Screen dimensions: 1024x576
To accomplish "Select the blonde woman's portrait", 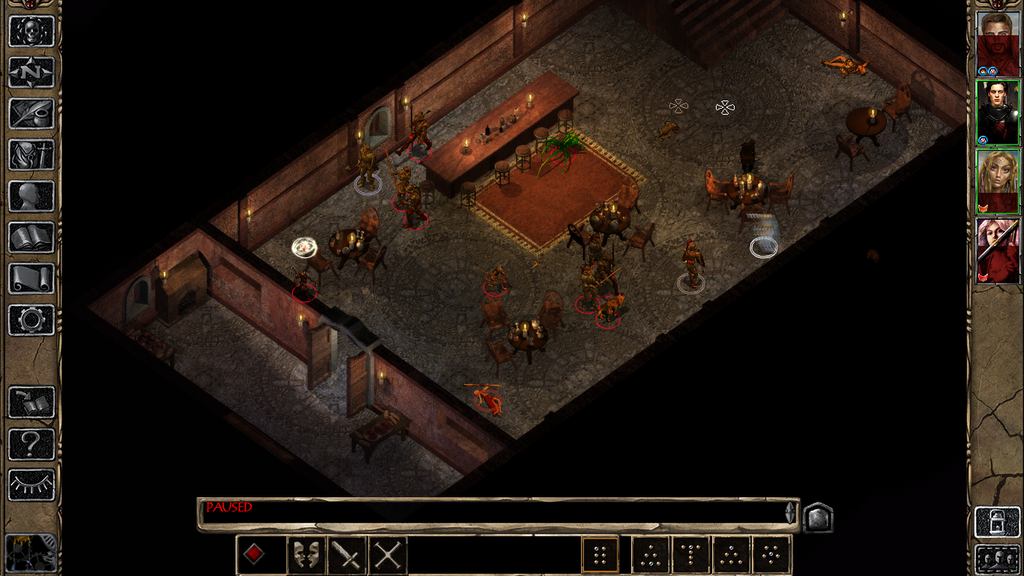I will [997, 181].
